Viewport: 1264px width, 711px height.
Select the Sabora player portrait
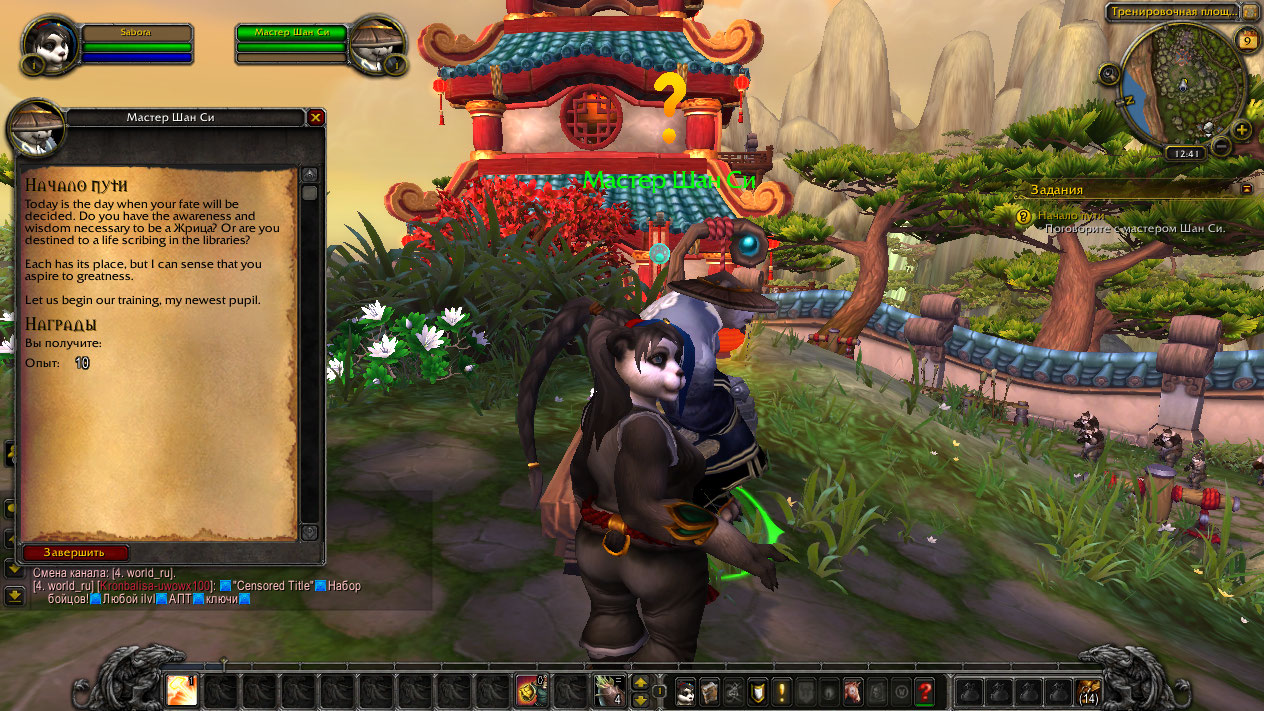coord(48,45)
